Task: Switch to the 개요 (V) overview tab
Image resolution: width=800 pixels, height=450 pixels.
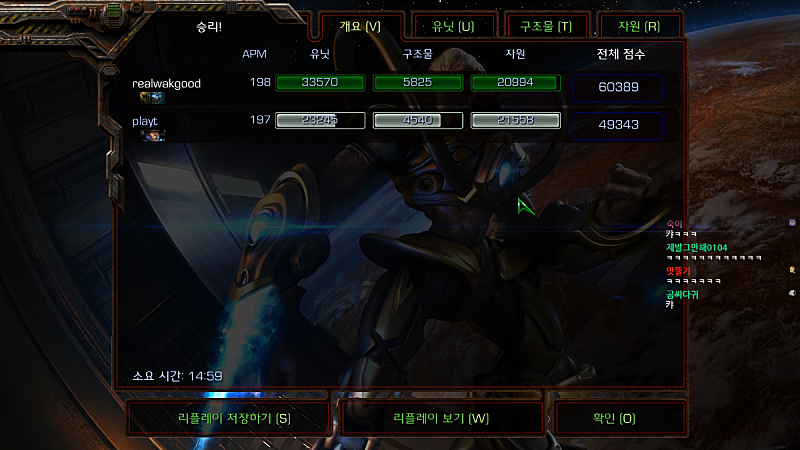Action: (361, 26)
